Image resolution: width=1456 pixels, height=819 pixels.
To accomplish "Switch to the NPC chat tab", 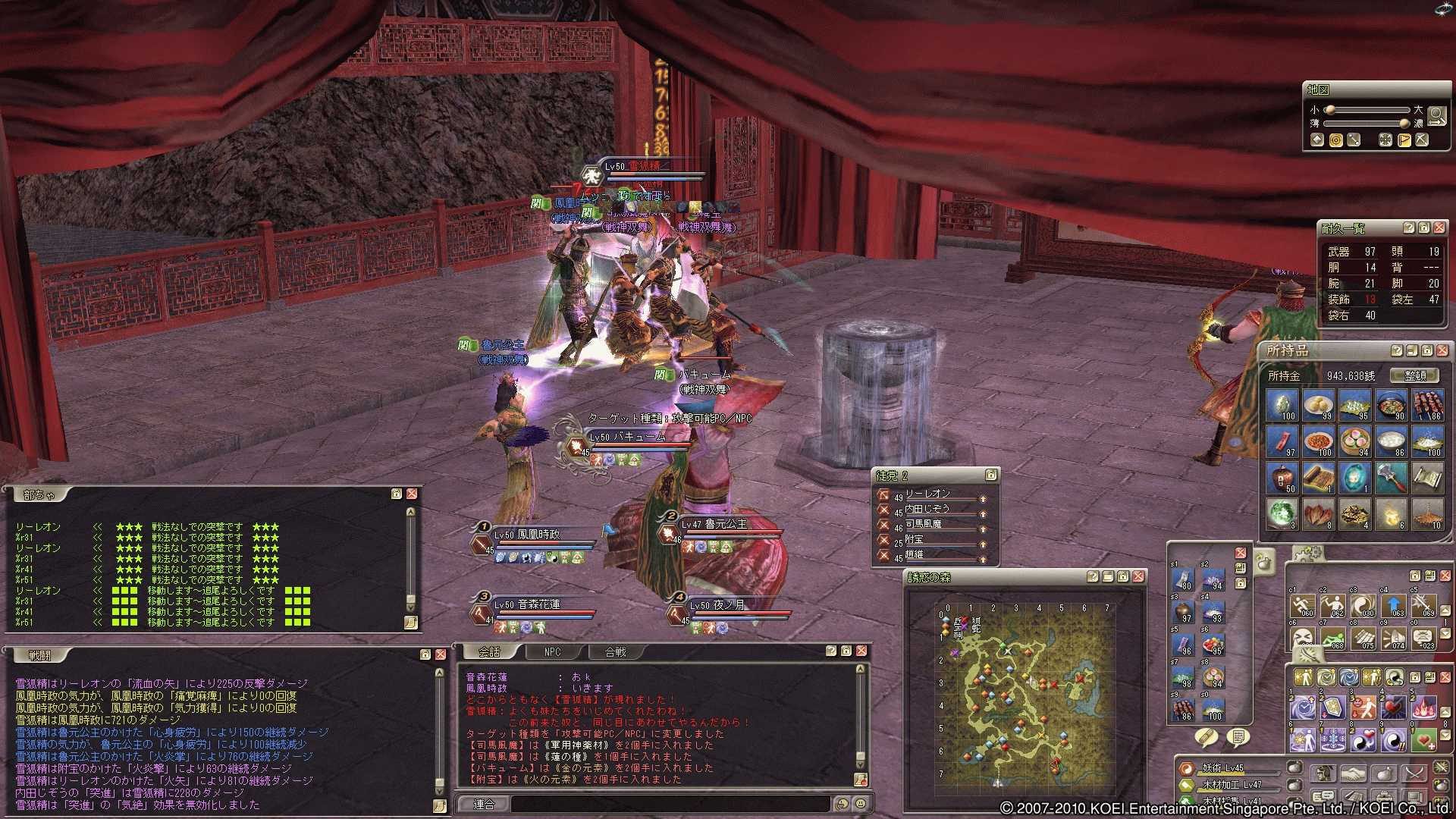I will click(552, 651).
